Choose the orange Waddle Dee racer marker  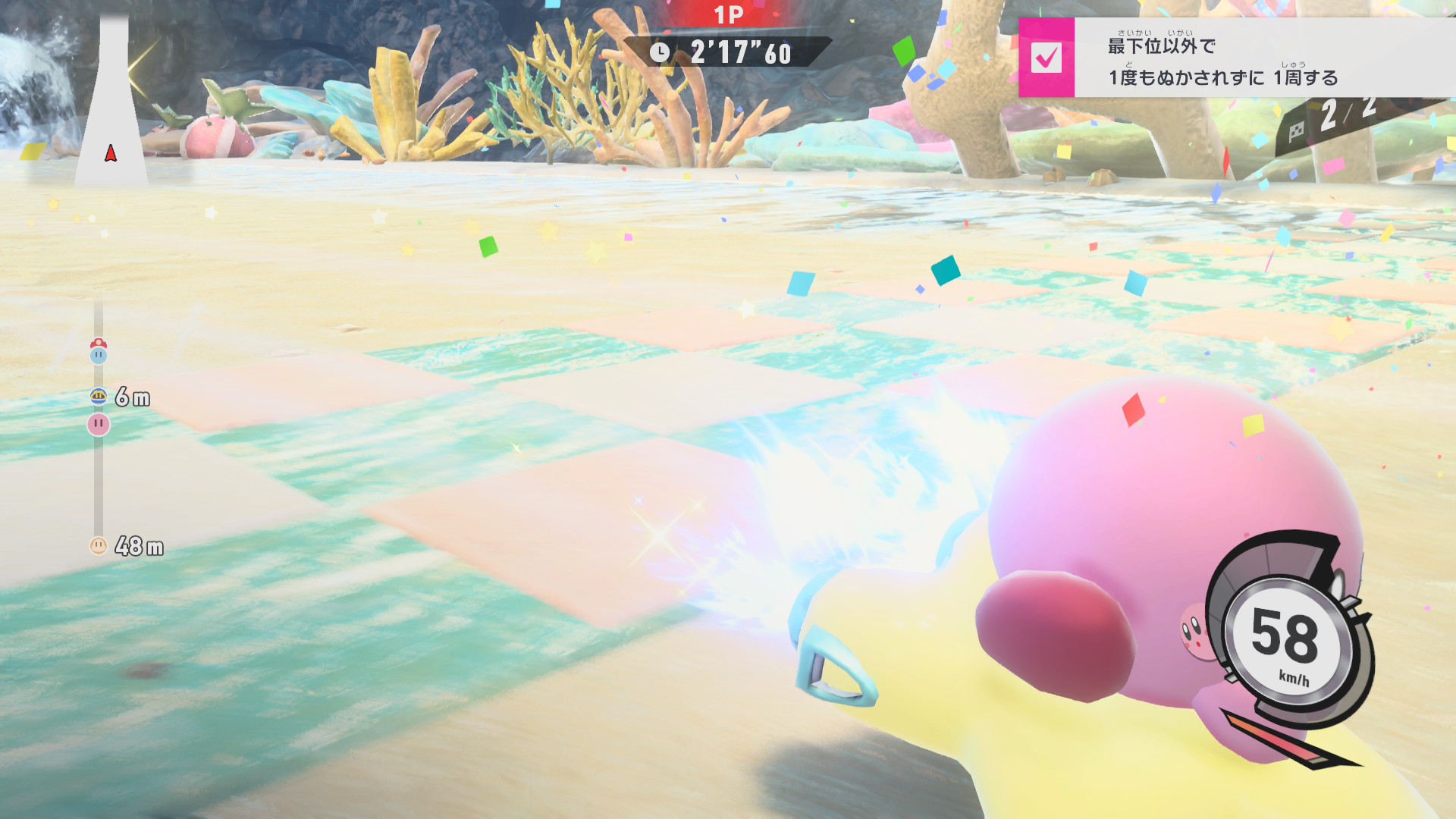coord(99,545)
